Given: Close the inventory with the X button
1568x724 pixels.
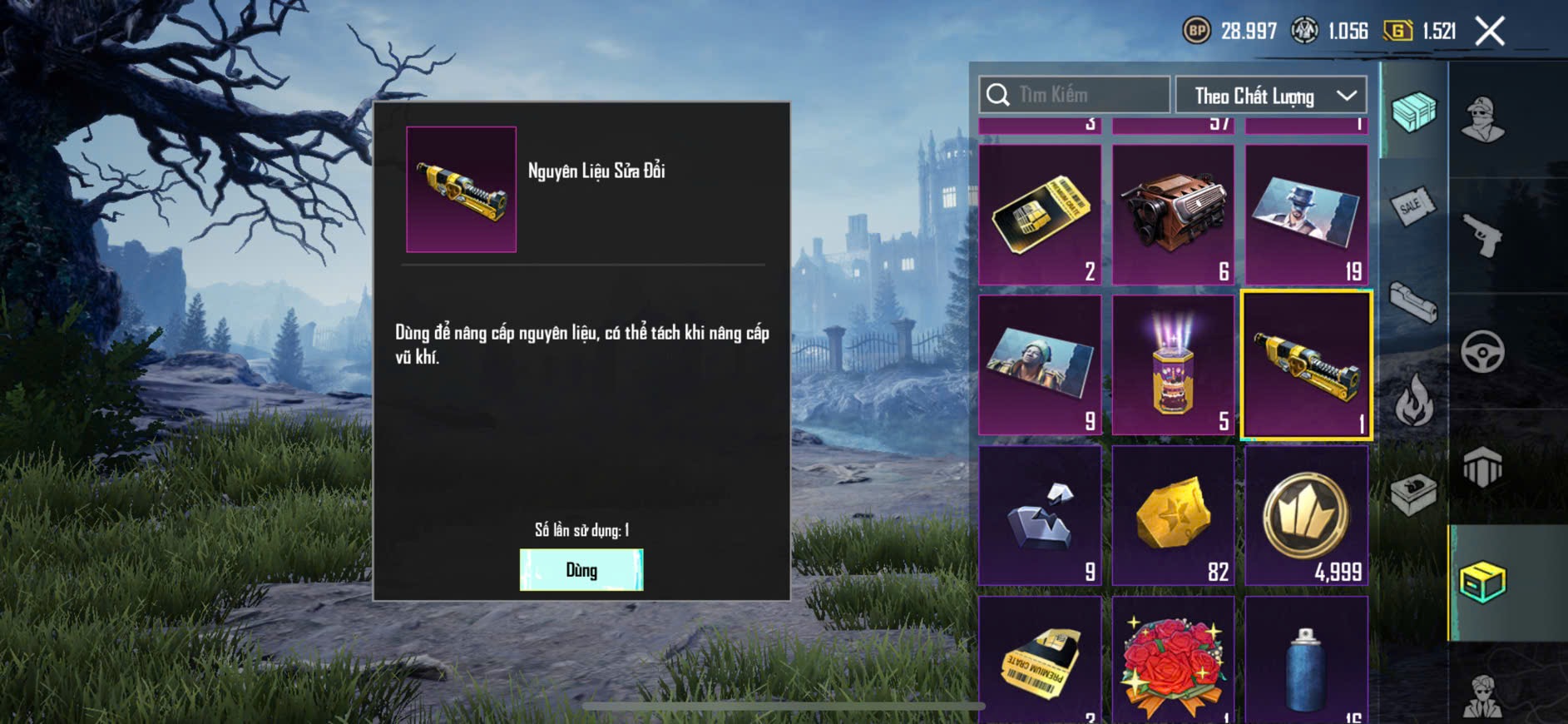Looking at the screenshot, I should [1489, 32].
